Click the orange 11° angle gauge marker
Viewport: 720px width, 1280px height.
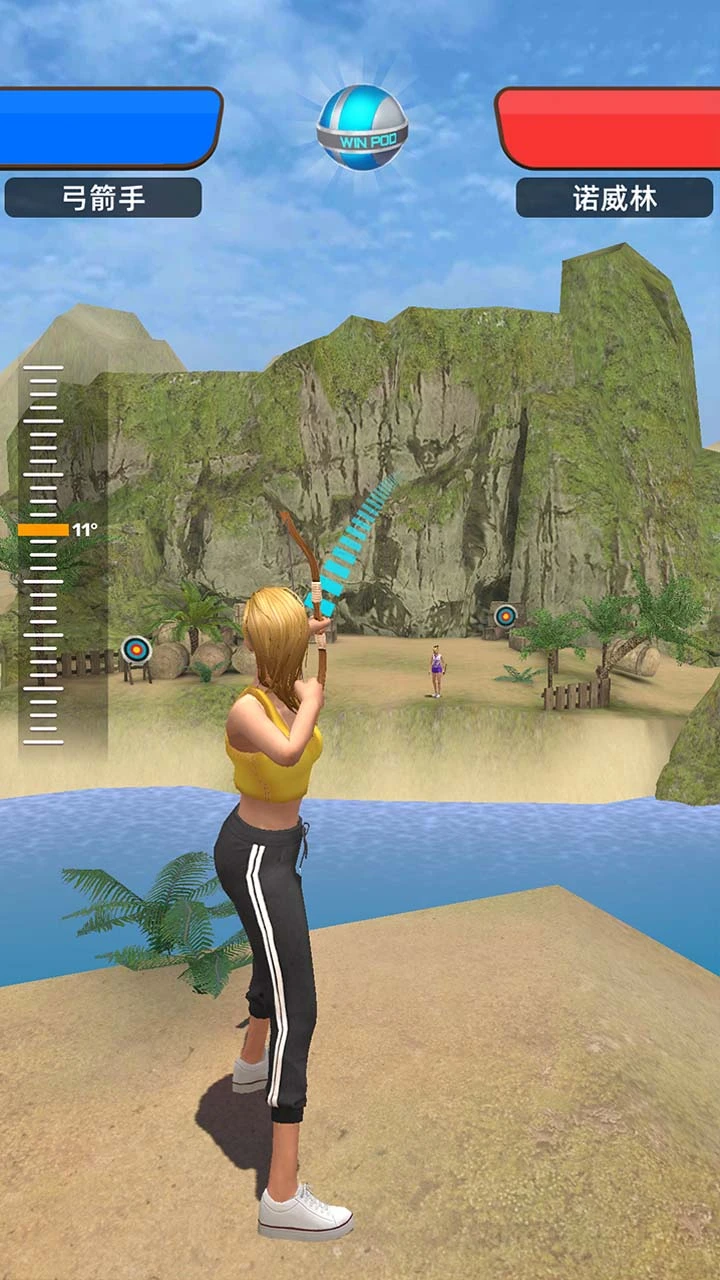44,530
